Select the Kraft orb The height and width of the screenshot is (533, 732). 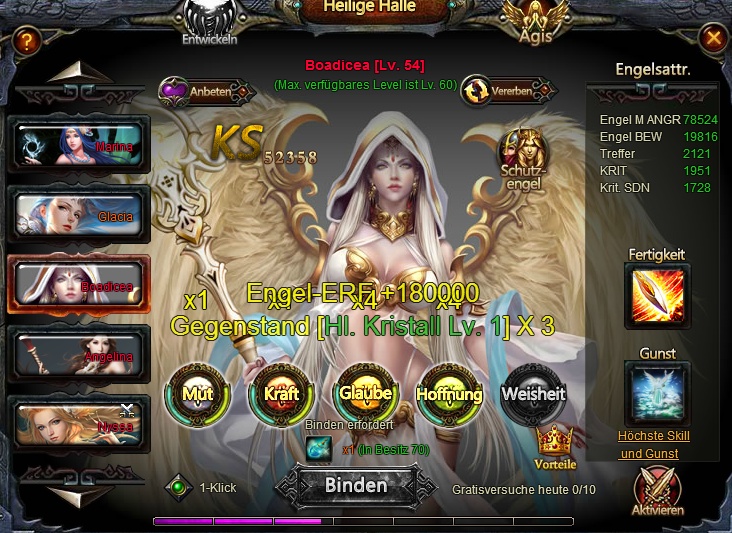[281, 393]
